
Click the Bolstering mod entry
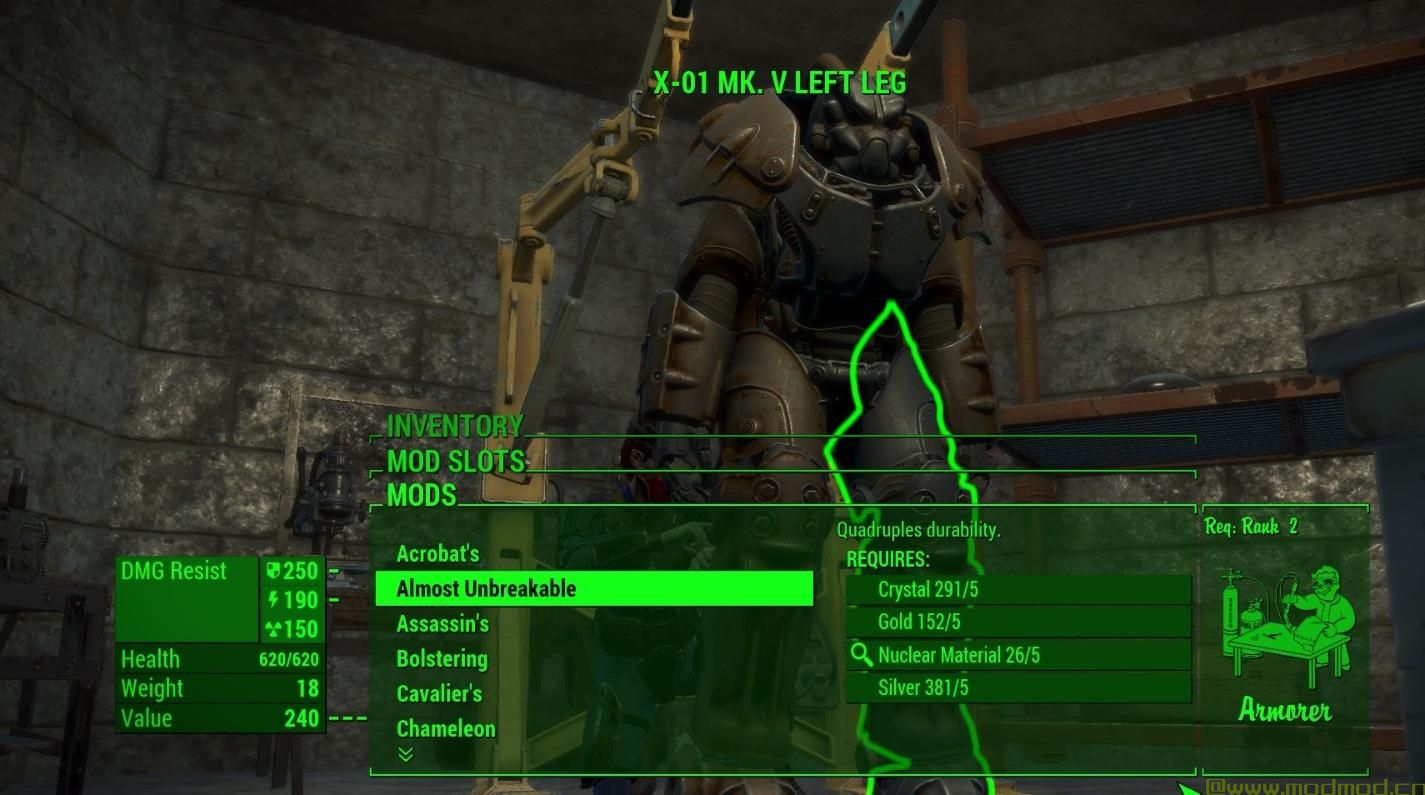(443, 658)
